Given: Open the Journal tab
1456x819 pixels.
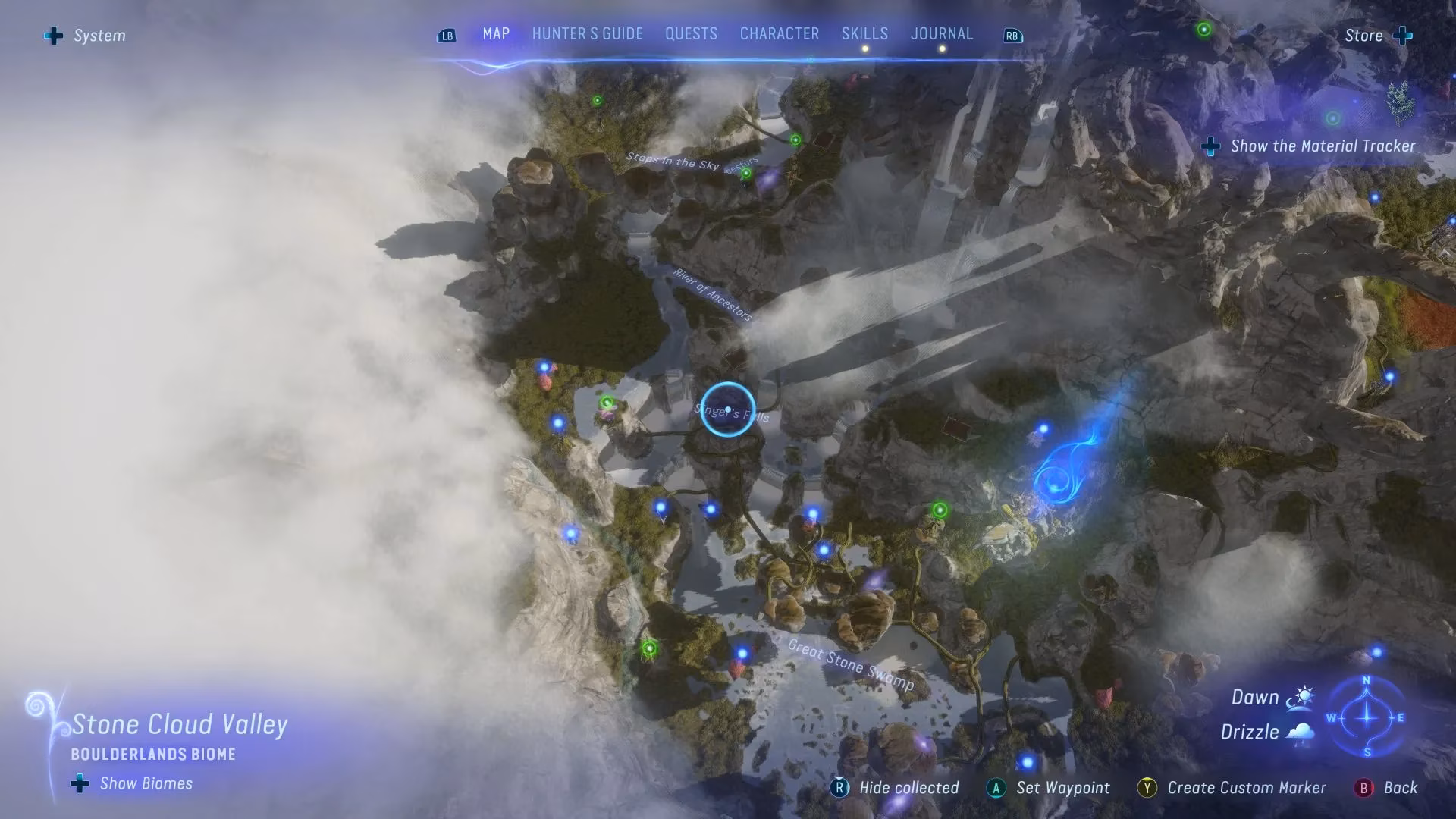Looking at the screenshot, I should (941, 34).
